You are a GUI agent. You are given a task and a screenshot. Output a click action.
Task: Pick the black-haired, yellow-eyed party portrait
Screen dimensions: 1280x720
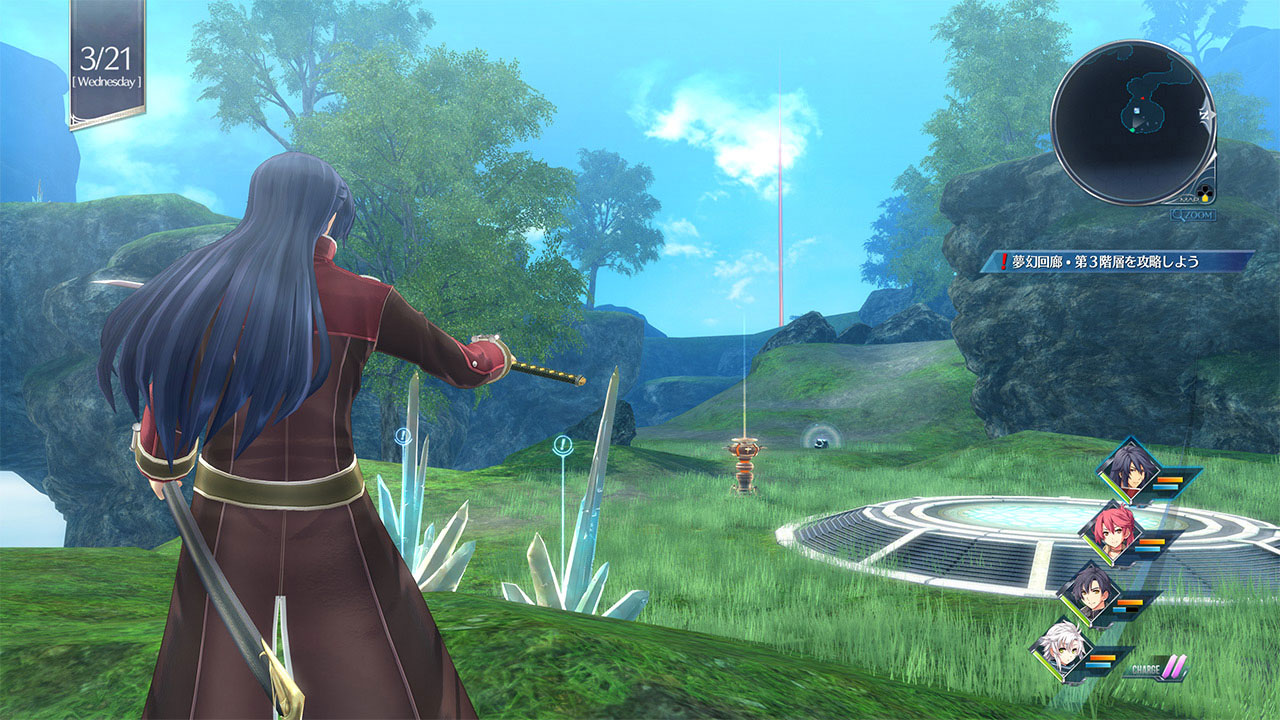point(1091,591)
